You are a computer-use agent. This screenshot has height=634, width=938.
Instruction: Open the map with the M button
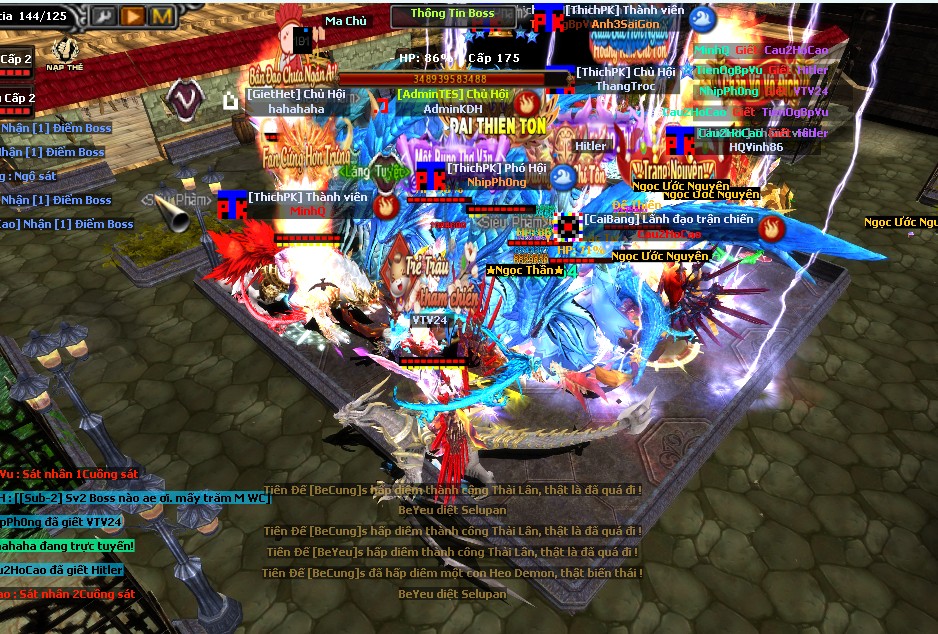(162, 16)
